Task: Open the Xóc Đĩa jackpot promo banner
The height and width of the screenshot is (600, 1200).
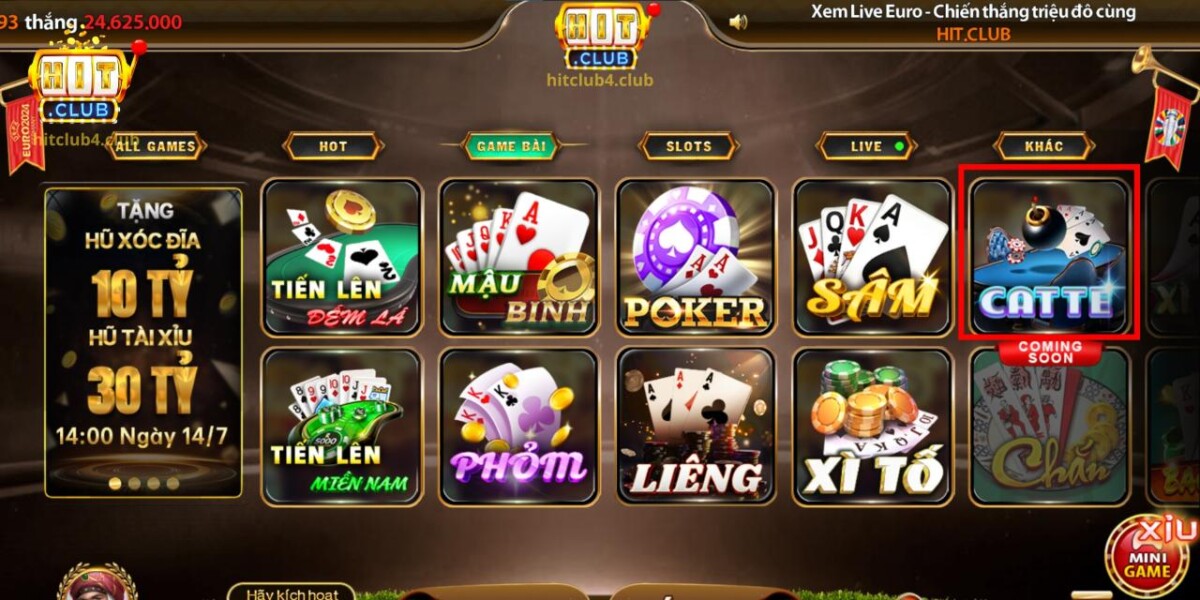Action: pyautogui.click(x=143, y=340)
